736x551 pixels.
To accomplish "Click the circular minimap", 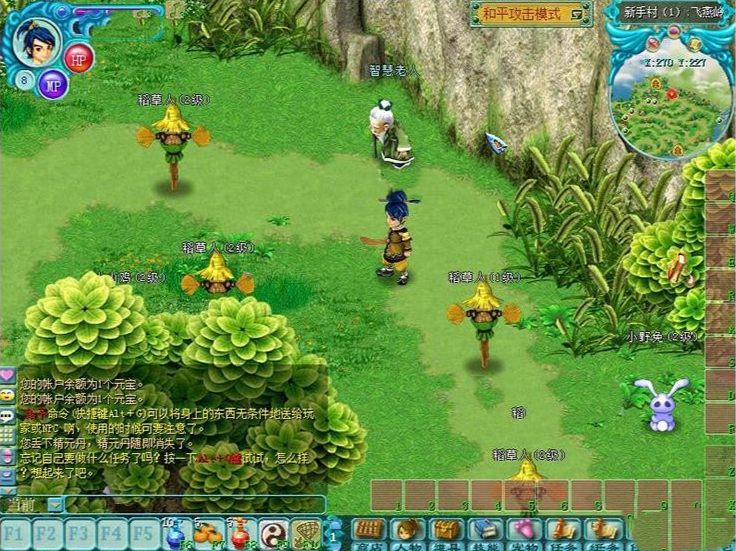I will pos(666,97).
